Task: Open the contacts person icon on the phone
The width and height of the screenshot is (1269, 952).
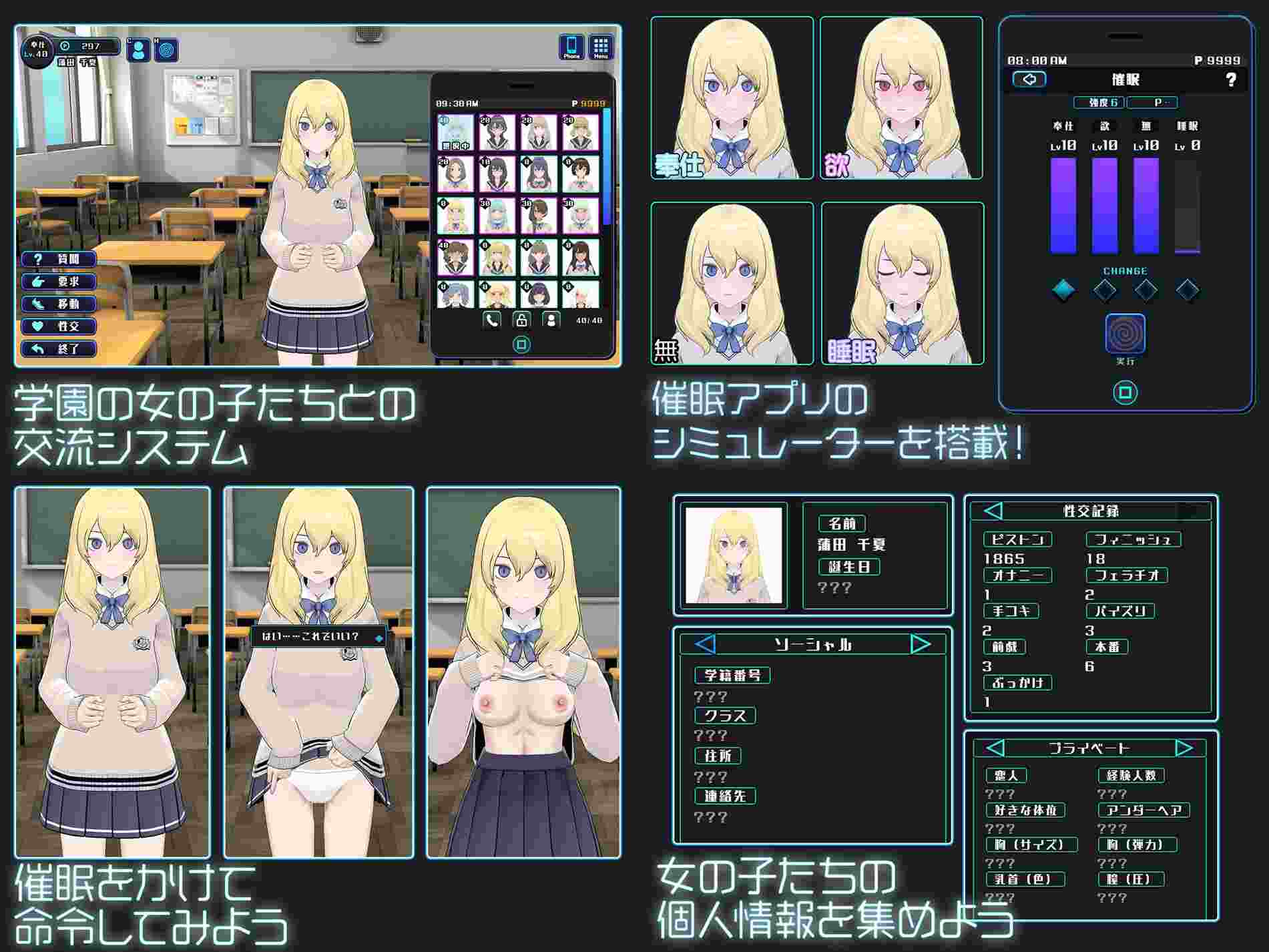Action: coord(552,319)
